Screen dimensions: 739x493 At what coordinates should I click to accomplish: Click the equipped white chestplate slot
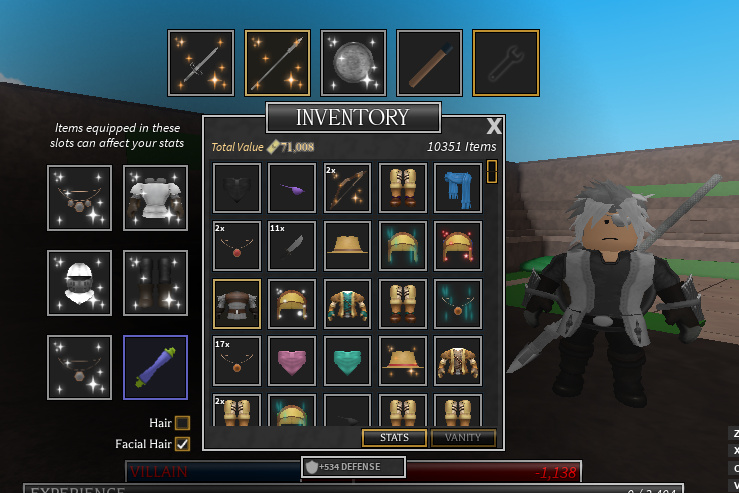point(156,199)
